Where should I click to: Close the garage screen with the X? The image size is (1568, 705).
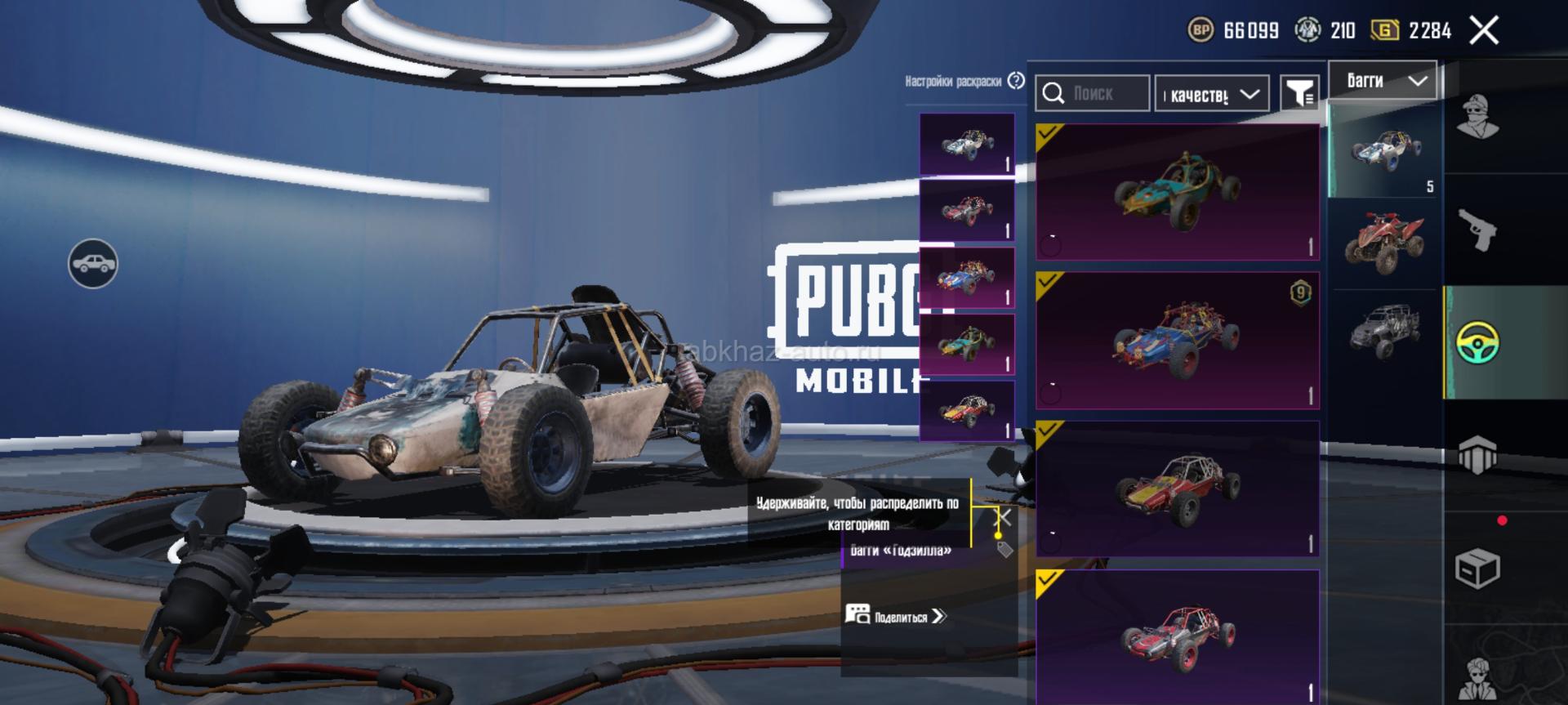[1484, 31]
